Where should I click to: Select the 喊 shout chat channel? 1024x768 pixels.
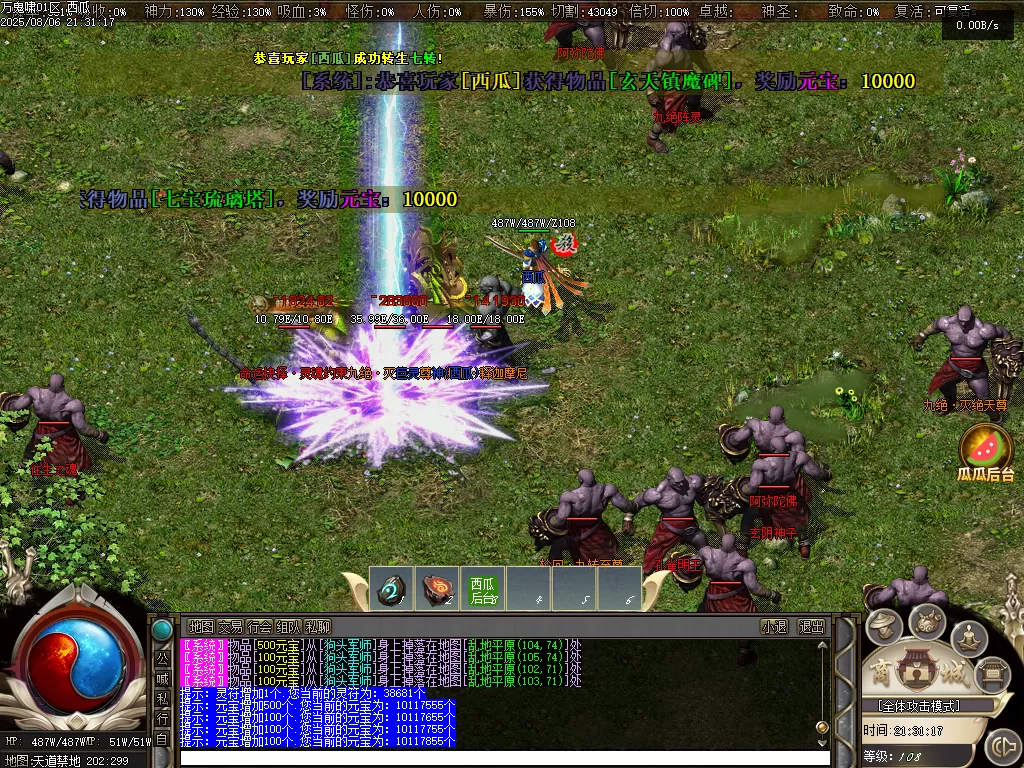162,678
